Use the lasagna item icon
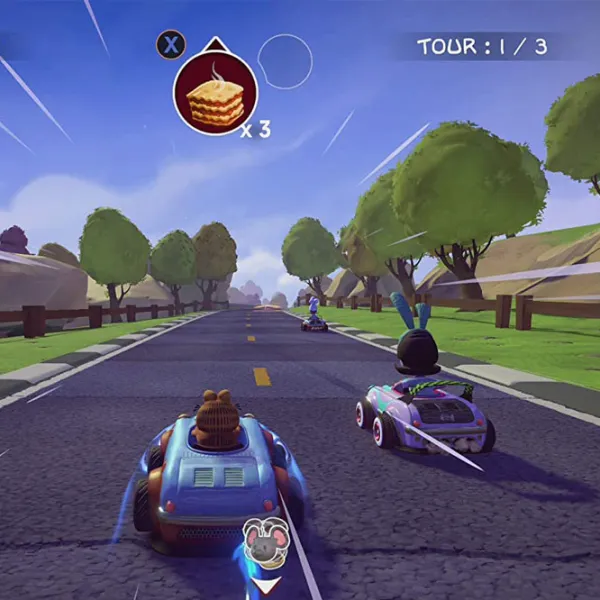The image size is (600, 600). tap(216, 94)
